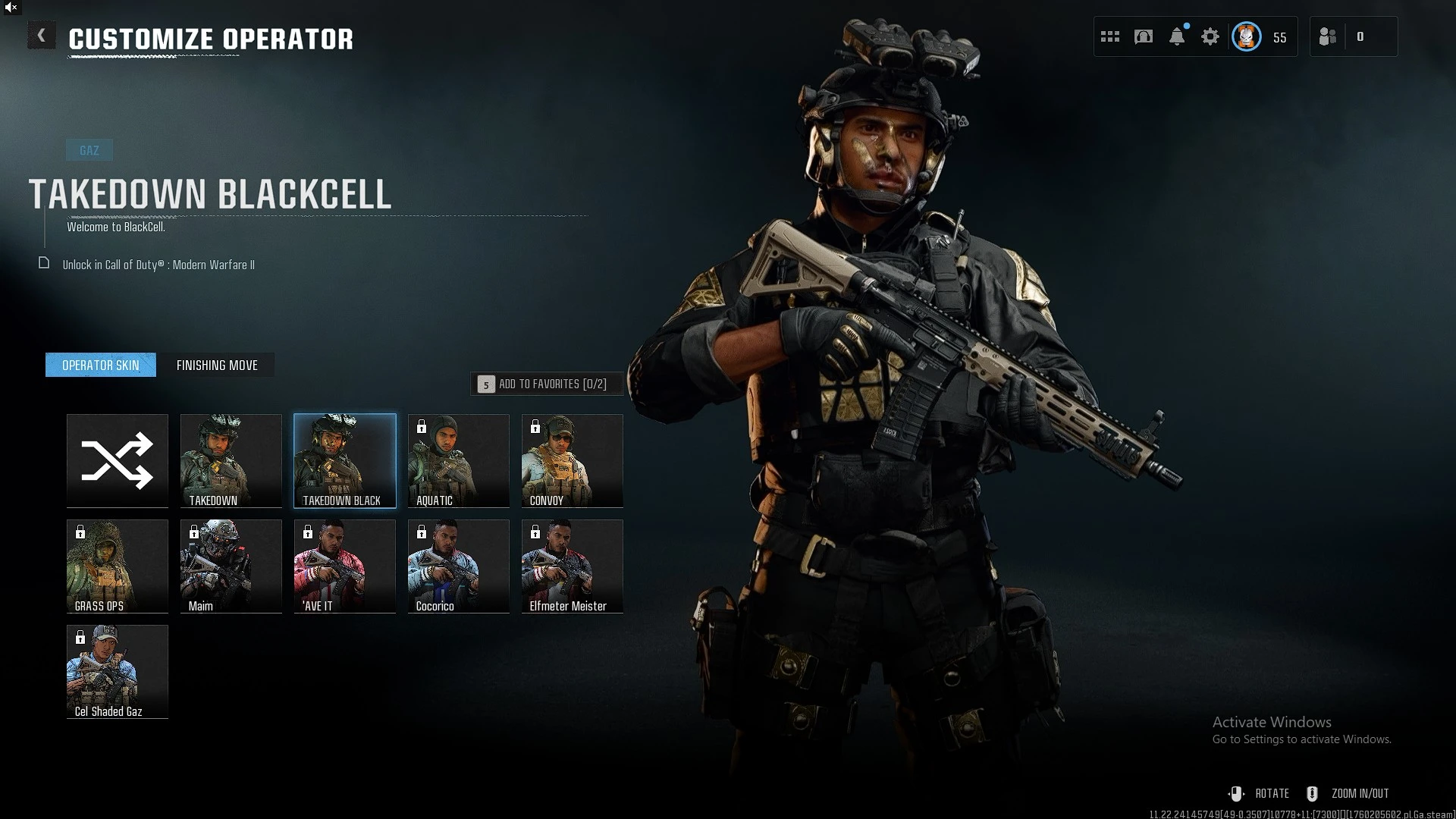Open settings via the gear icon
1456x819 pixels.
coord(1210,36)
